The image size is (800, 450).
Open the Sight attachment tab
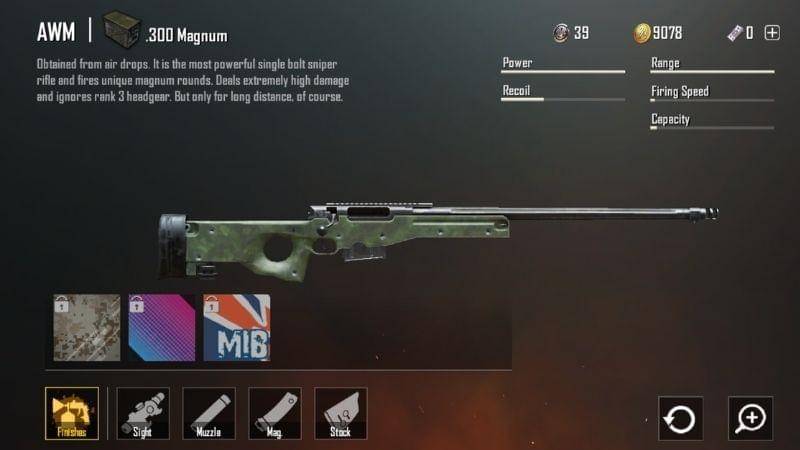[x=143, y=413]
